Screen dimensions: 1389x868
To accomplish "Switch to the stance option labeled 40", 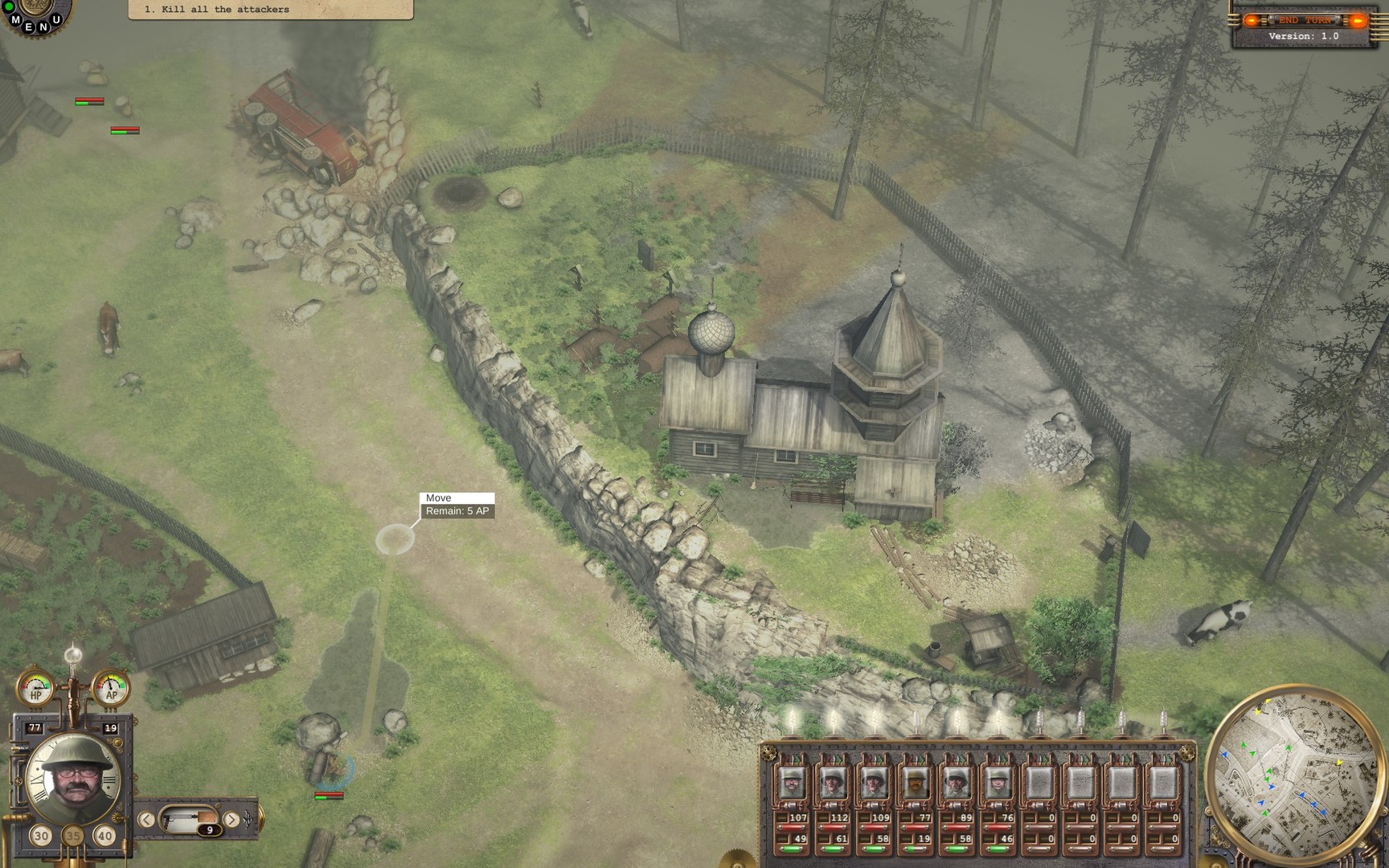I will [x=103, y=837].
